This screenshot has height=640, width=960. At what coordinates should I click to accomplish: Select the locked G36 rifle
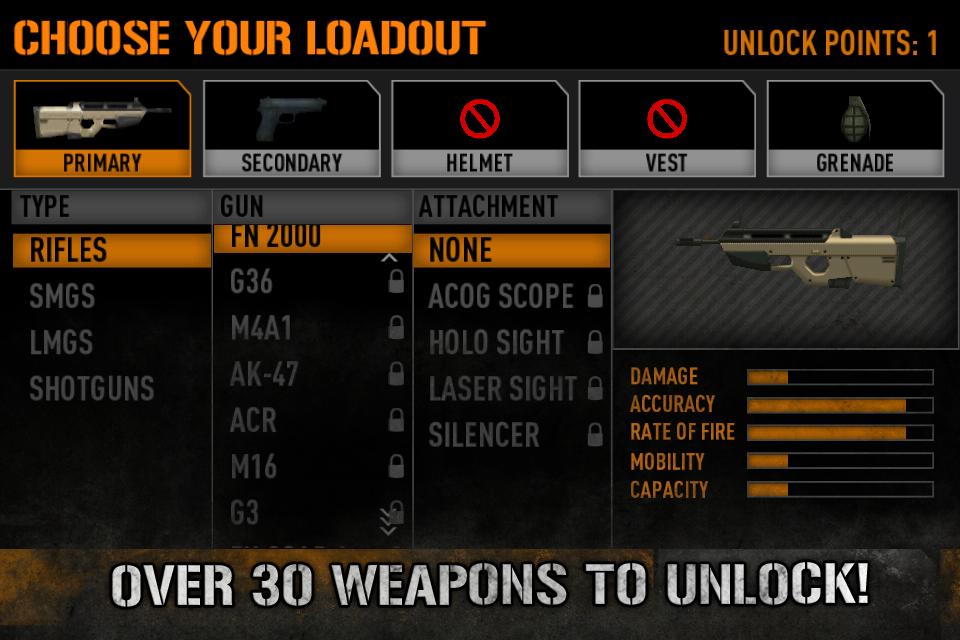tap(312, 282)
